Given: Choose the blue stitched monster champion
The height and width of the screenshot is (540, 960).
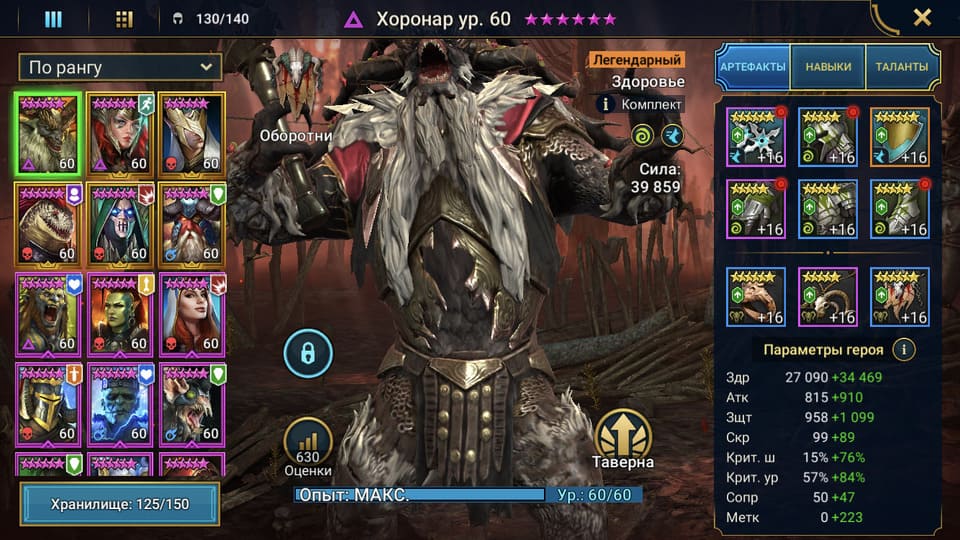Looking at the screenshot, I should (x=120, y=403).
